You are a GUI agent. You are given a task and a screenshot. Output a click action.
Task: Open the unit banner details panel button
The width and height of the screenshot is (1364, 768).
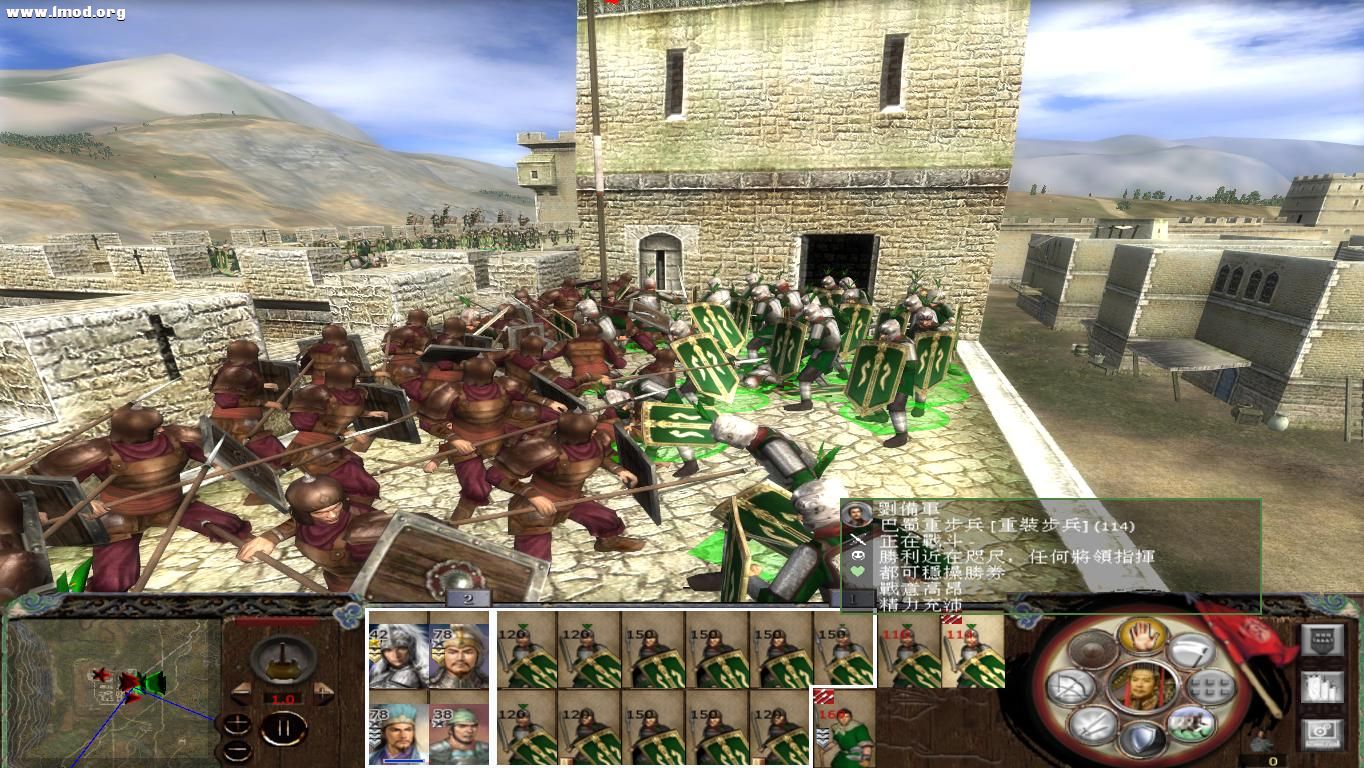point(1323,640)
